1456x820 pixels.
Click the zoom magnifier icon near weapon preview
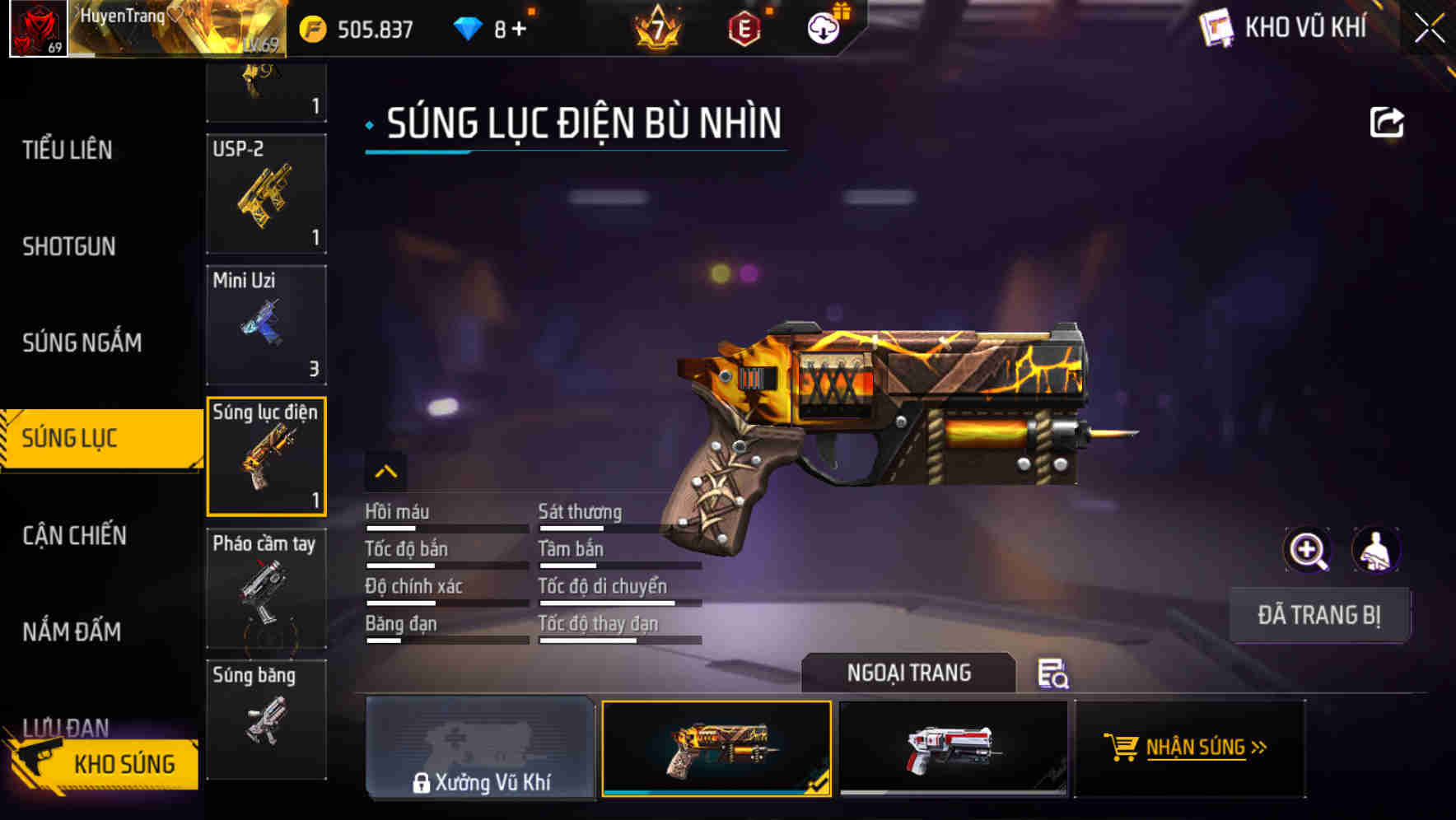click(1308, 550)
